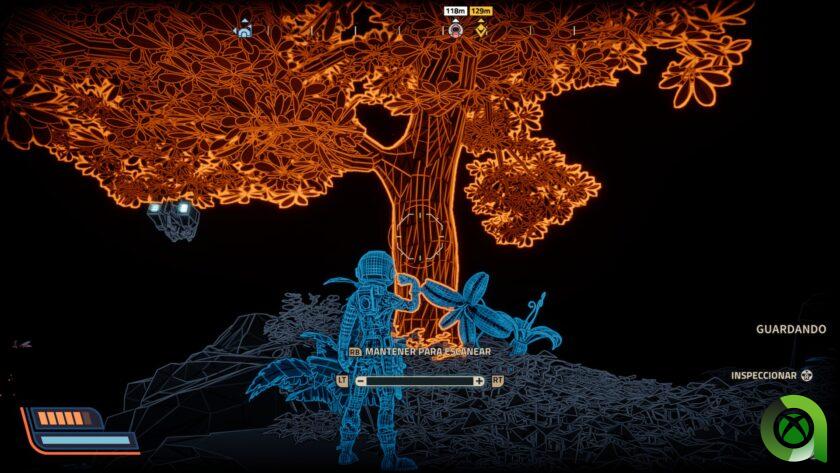Select the 118m compass waypoint marker
Image resolution: width=840 pixels, height=473 pixels.
pos(455,30)
